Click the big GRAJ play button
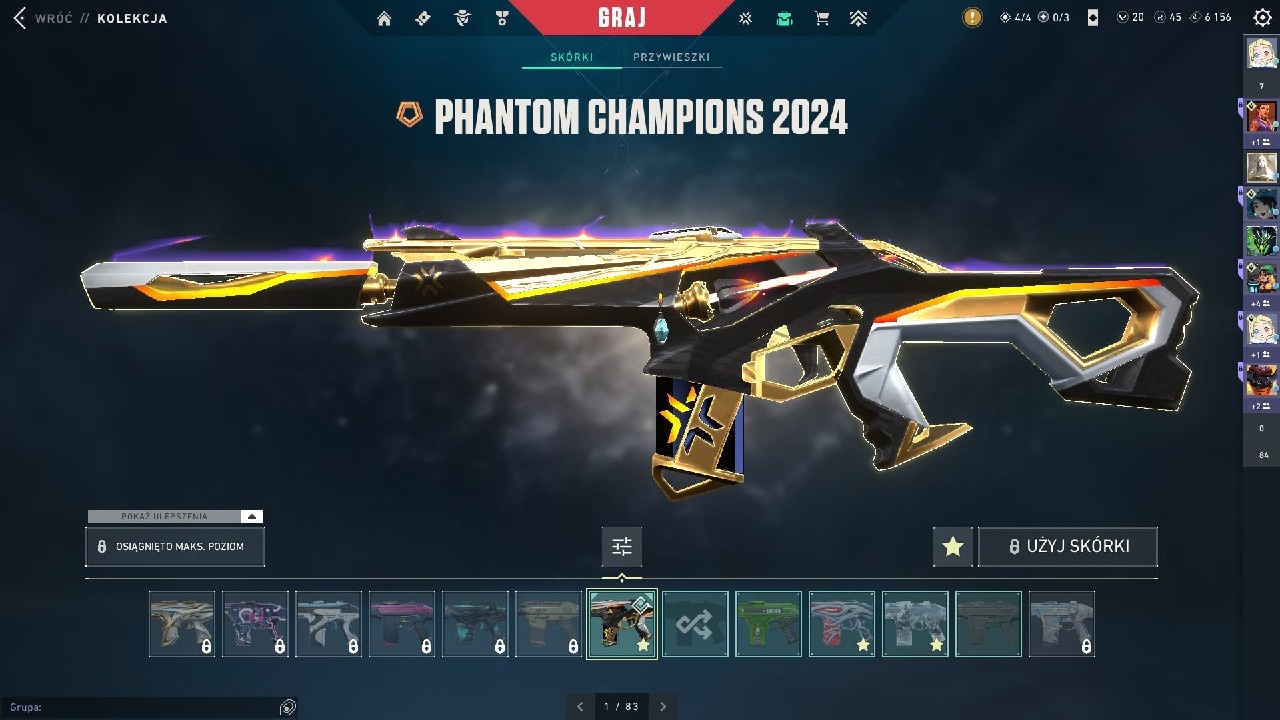Viewport: 1280px width, 720px height. click(x=622, y=18)
